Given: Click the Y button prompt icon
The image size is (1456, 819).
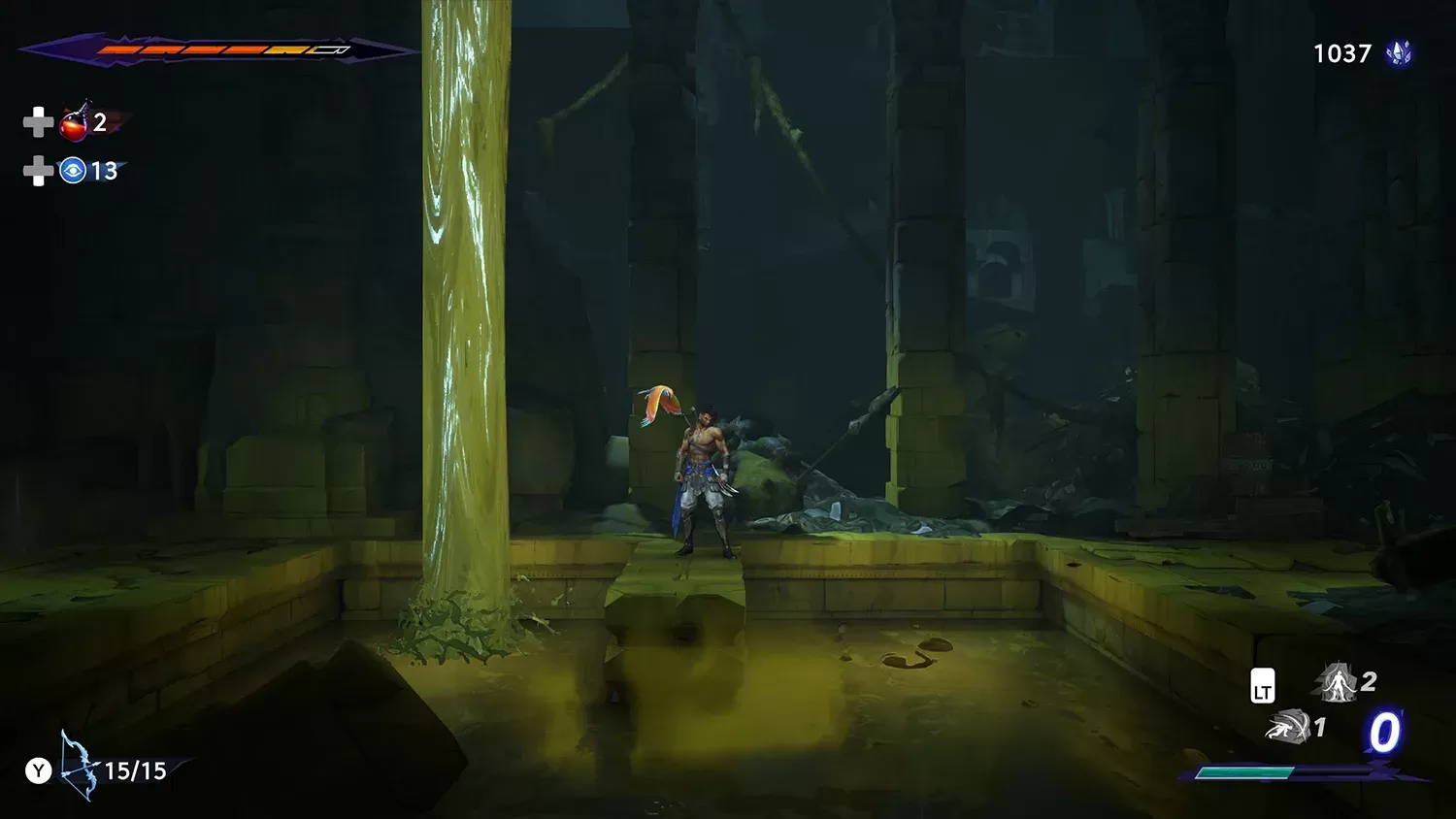Looking at the screenshot, I should coord(39,771).
